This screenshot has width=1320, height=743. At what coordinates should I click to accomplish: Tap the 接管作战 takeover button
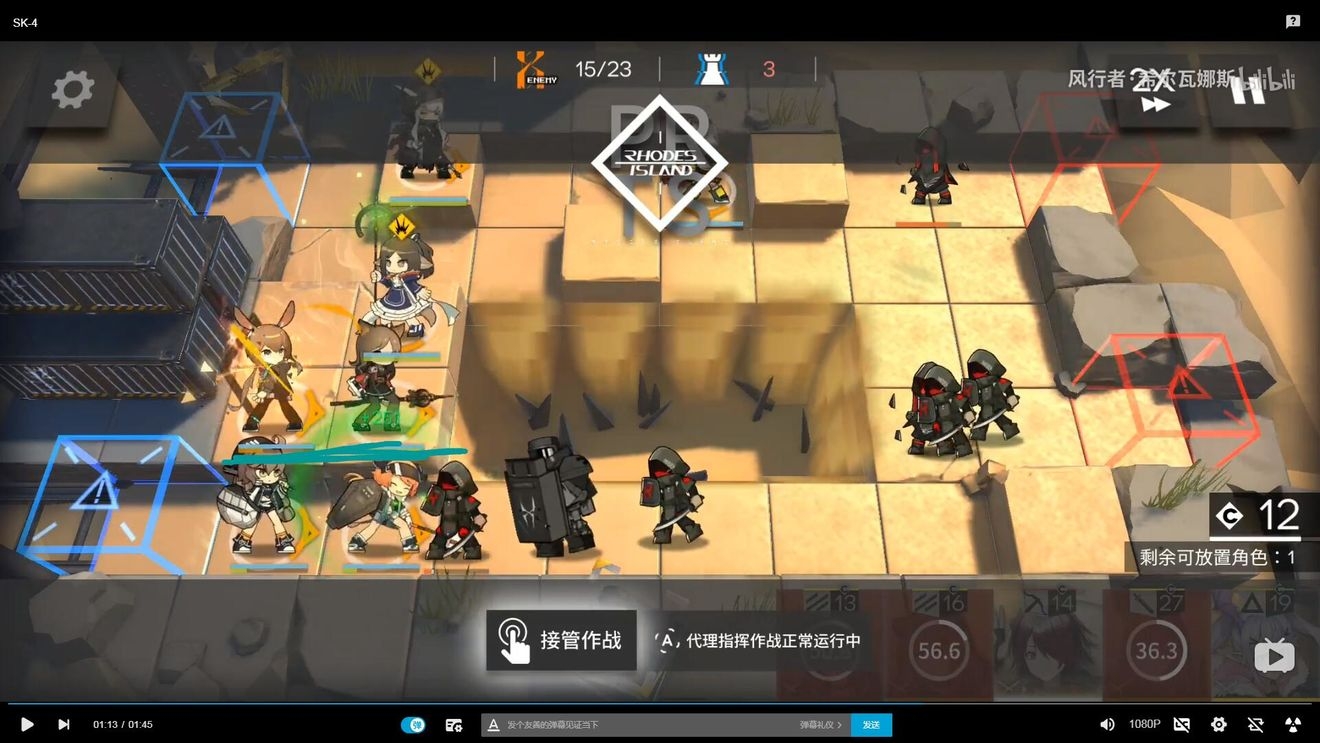click(561, 640)
